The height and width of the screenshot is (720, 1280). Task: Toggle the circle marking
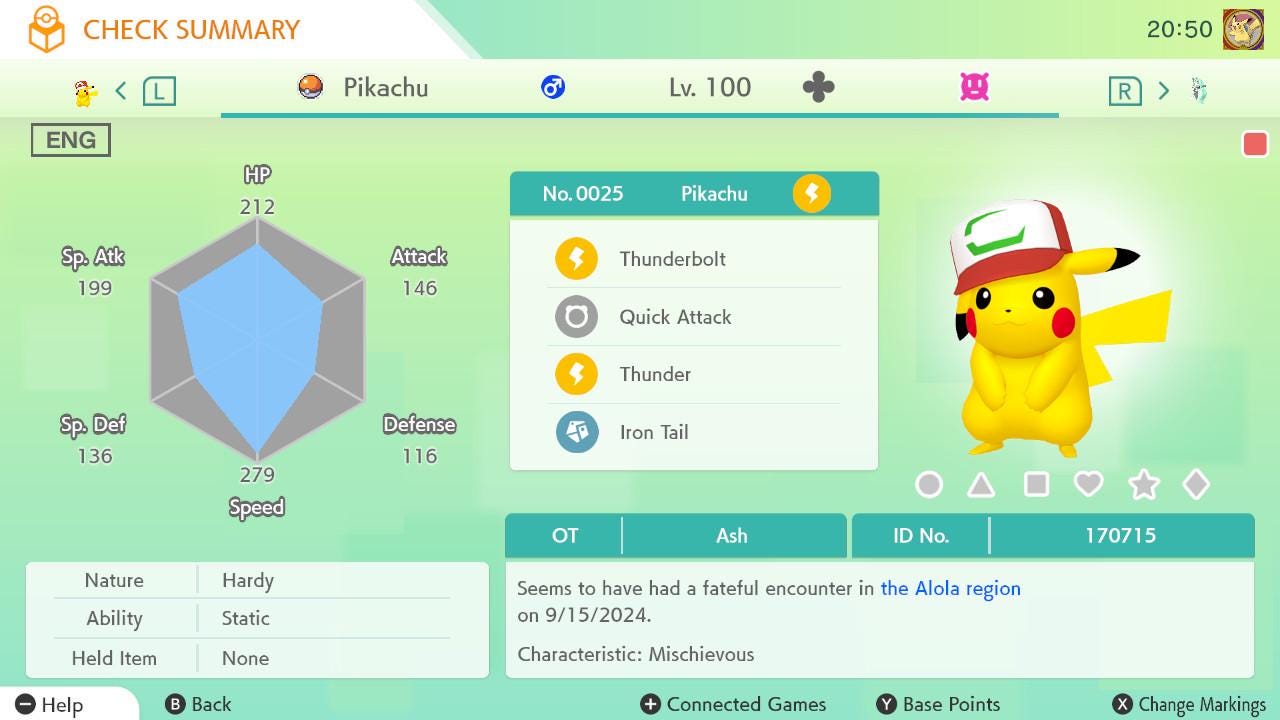[929, 485]
